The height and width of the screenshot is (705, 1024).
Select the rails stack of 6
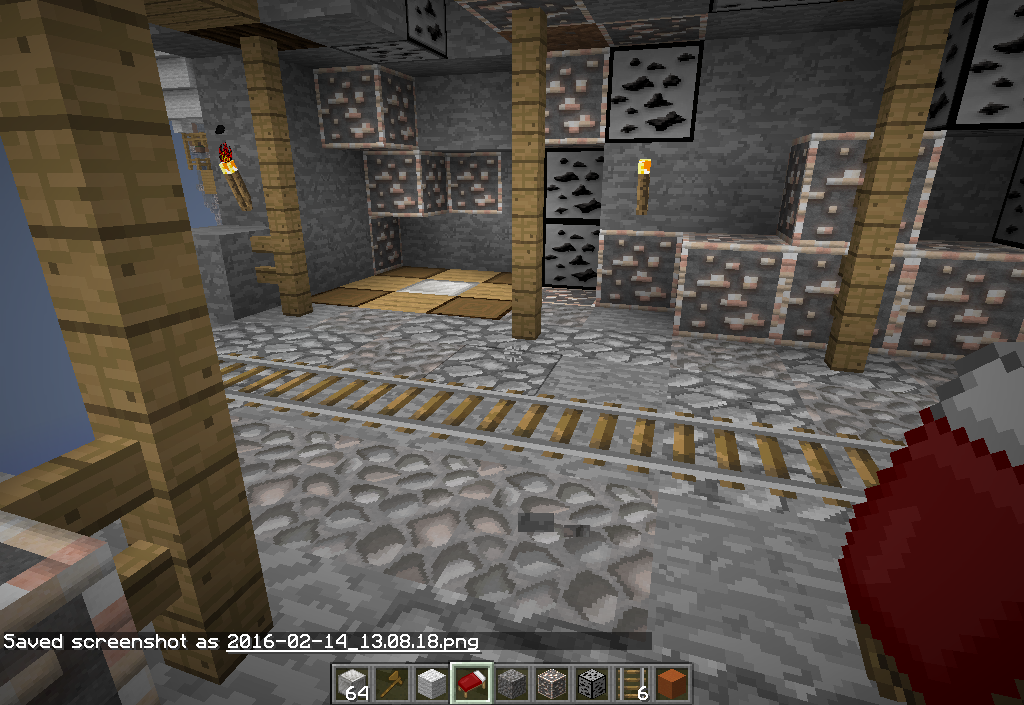(x=630, y=683)
